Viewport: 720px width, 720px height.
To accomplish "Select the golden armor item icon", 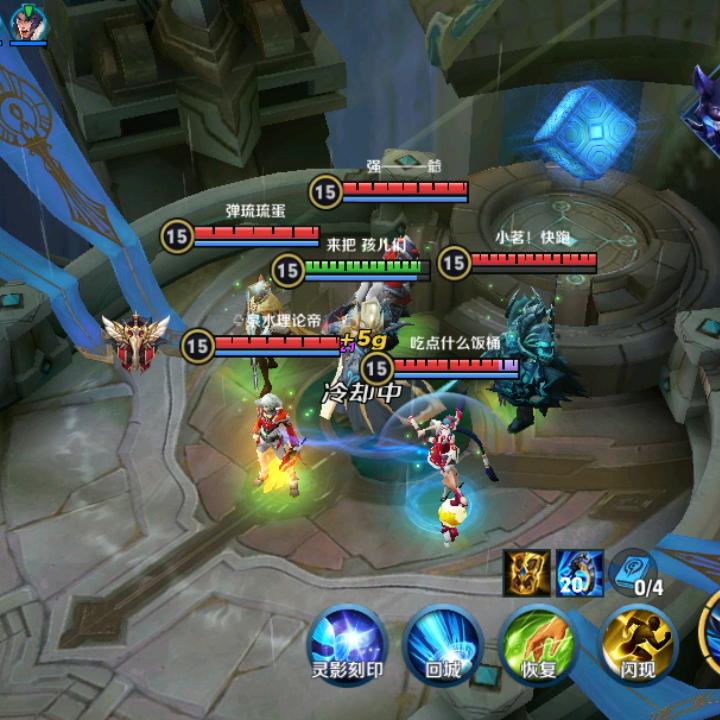I will click(x=527, y=572).
